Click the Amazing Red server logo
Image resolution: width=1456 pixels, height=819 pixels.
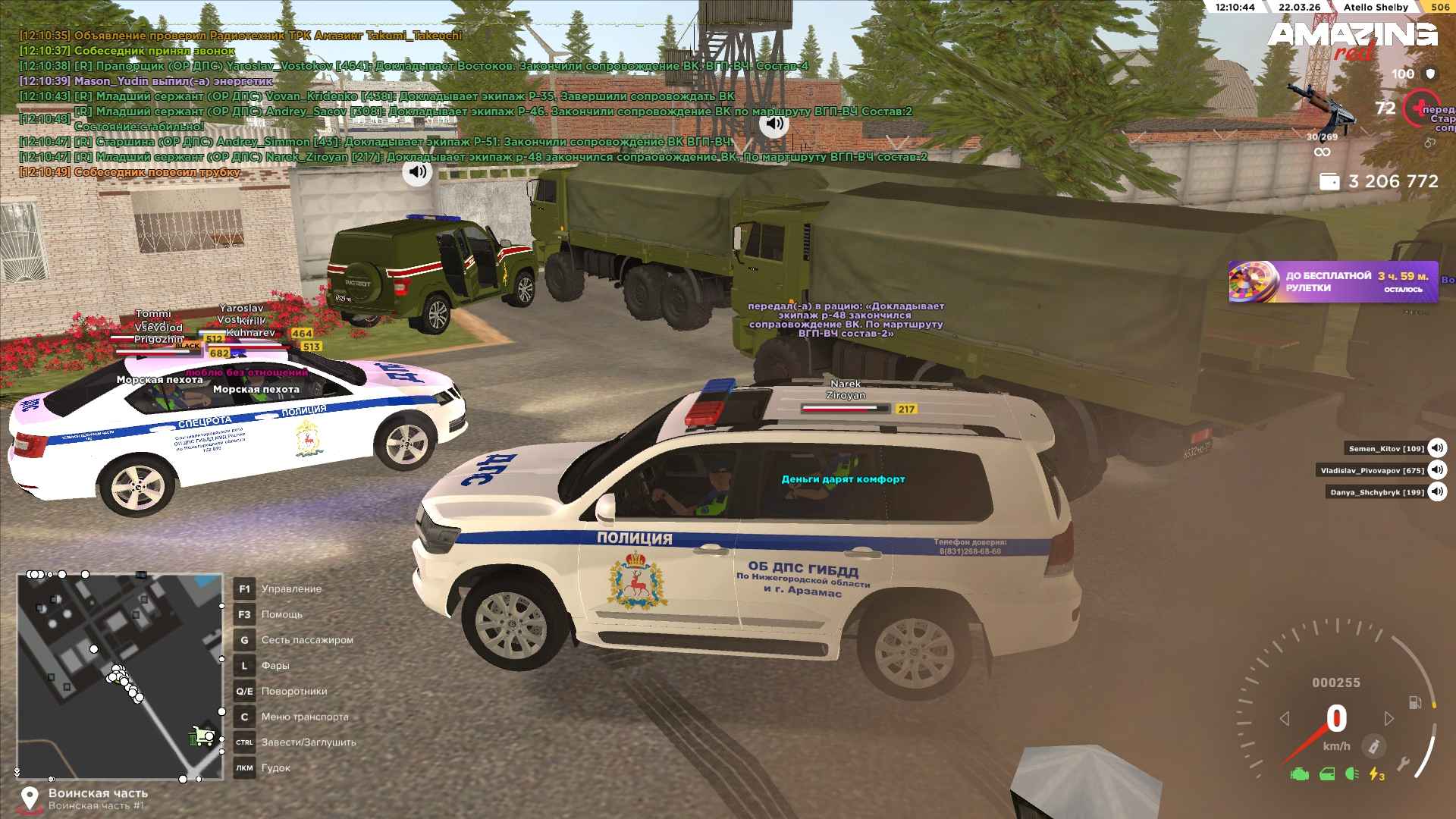(x=1351, y=39)
